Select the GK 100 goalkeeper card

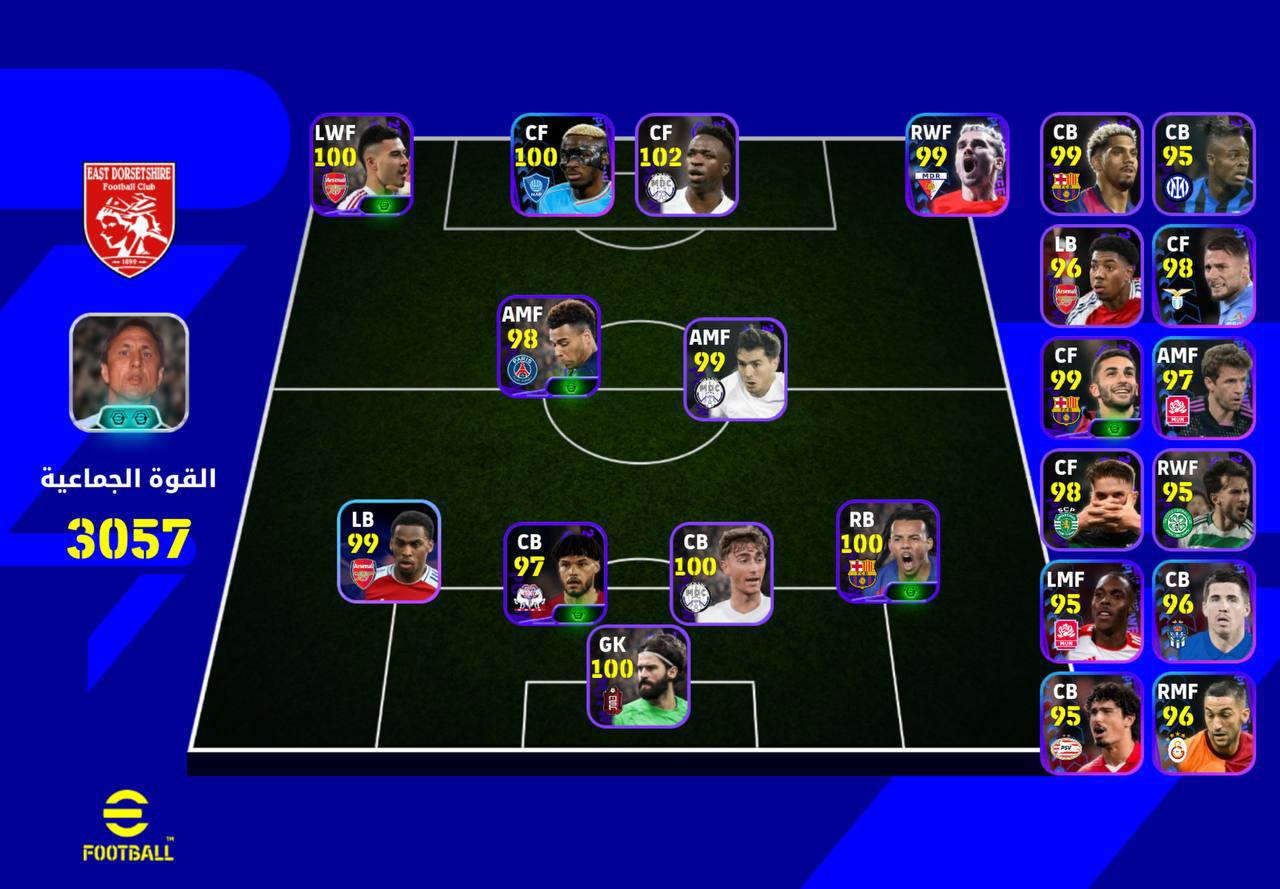coord(638,676)
